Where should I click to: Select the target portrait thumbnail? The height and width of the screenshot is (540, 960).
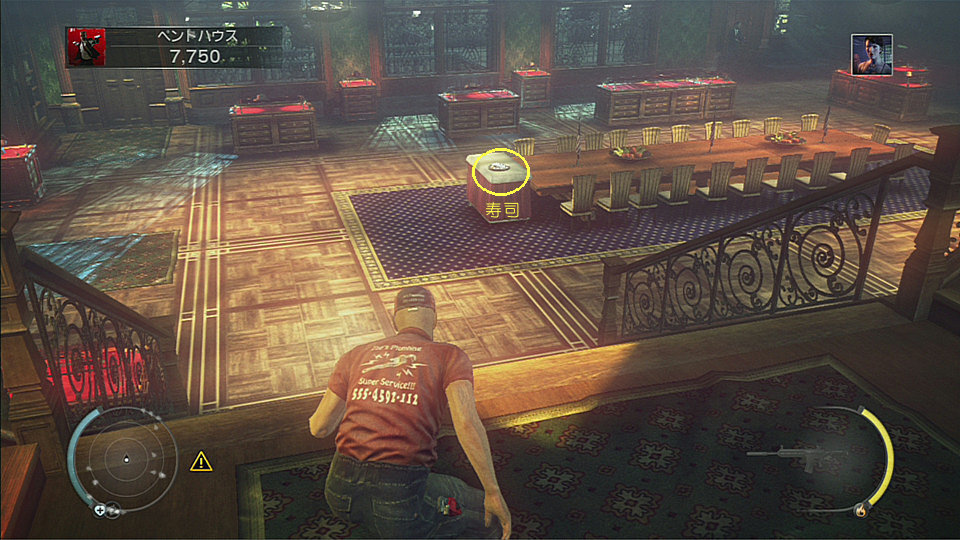[871, 54]
